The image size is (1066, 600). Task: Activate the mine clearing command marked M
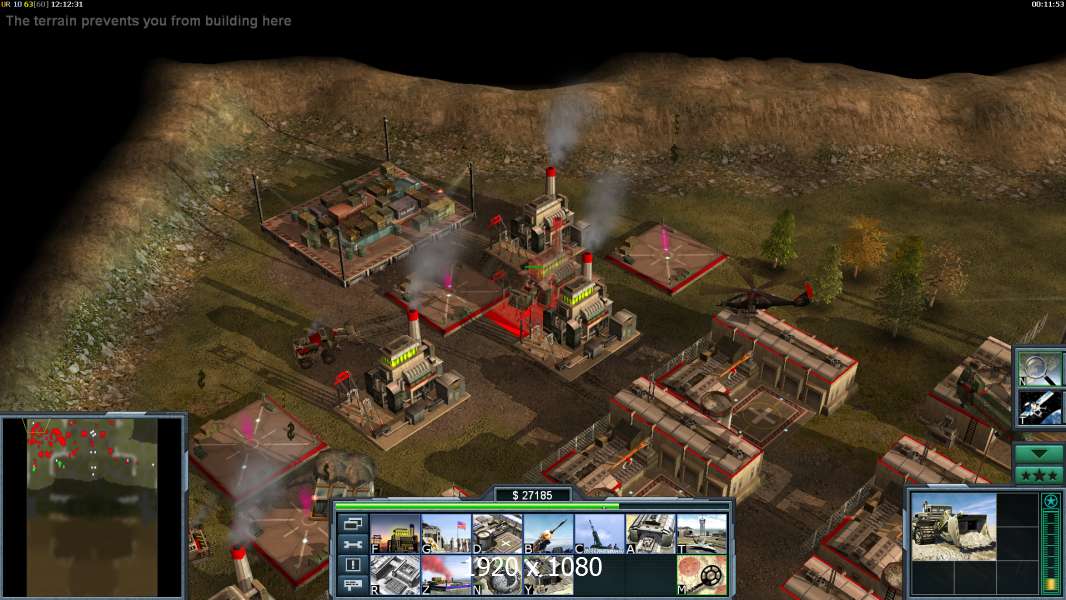tap(701, 575)
